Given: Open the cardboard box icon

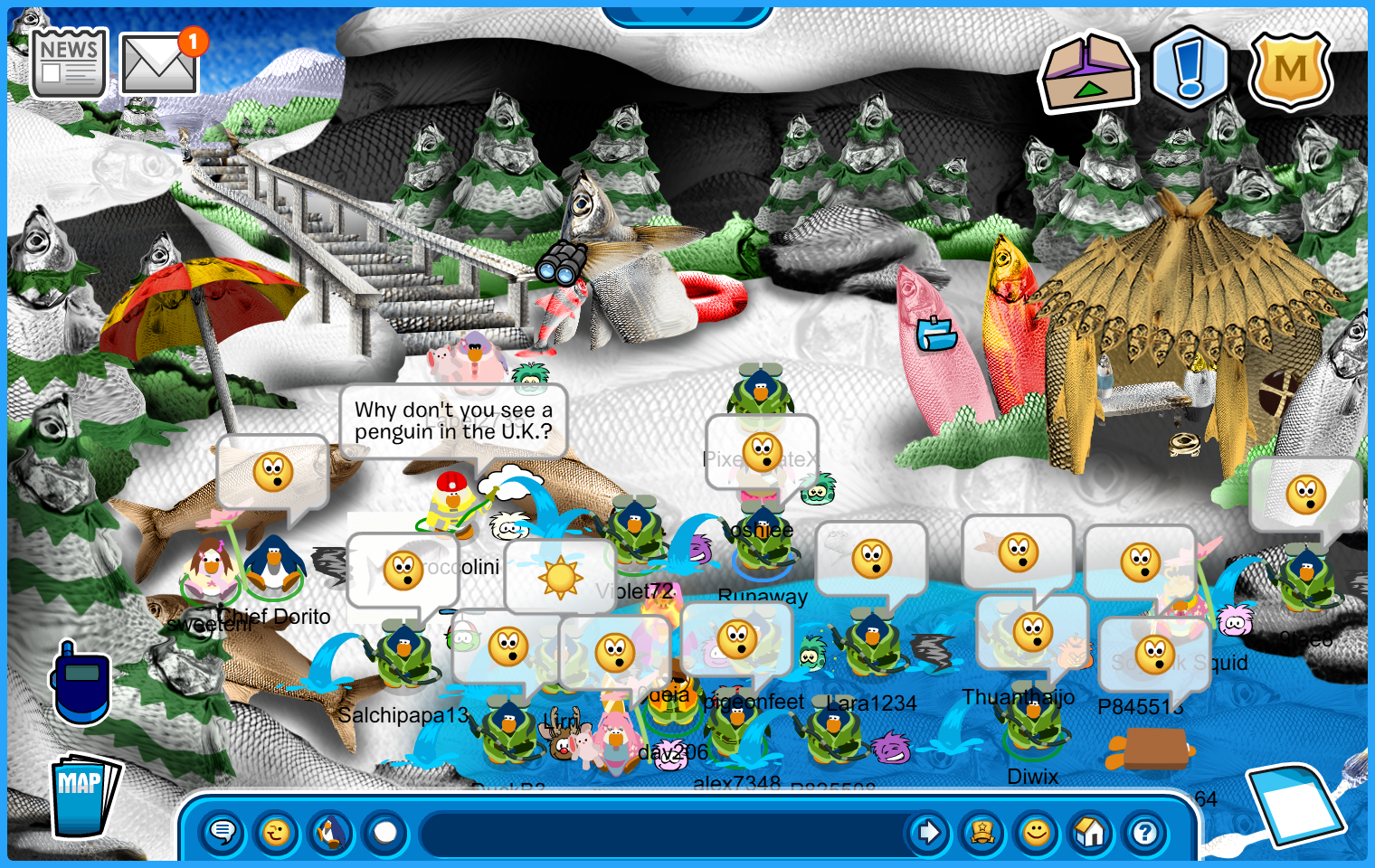Looking at the screenshot, I should pos(1089,74).
